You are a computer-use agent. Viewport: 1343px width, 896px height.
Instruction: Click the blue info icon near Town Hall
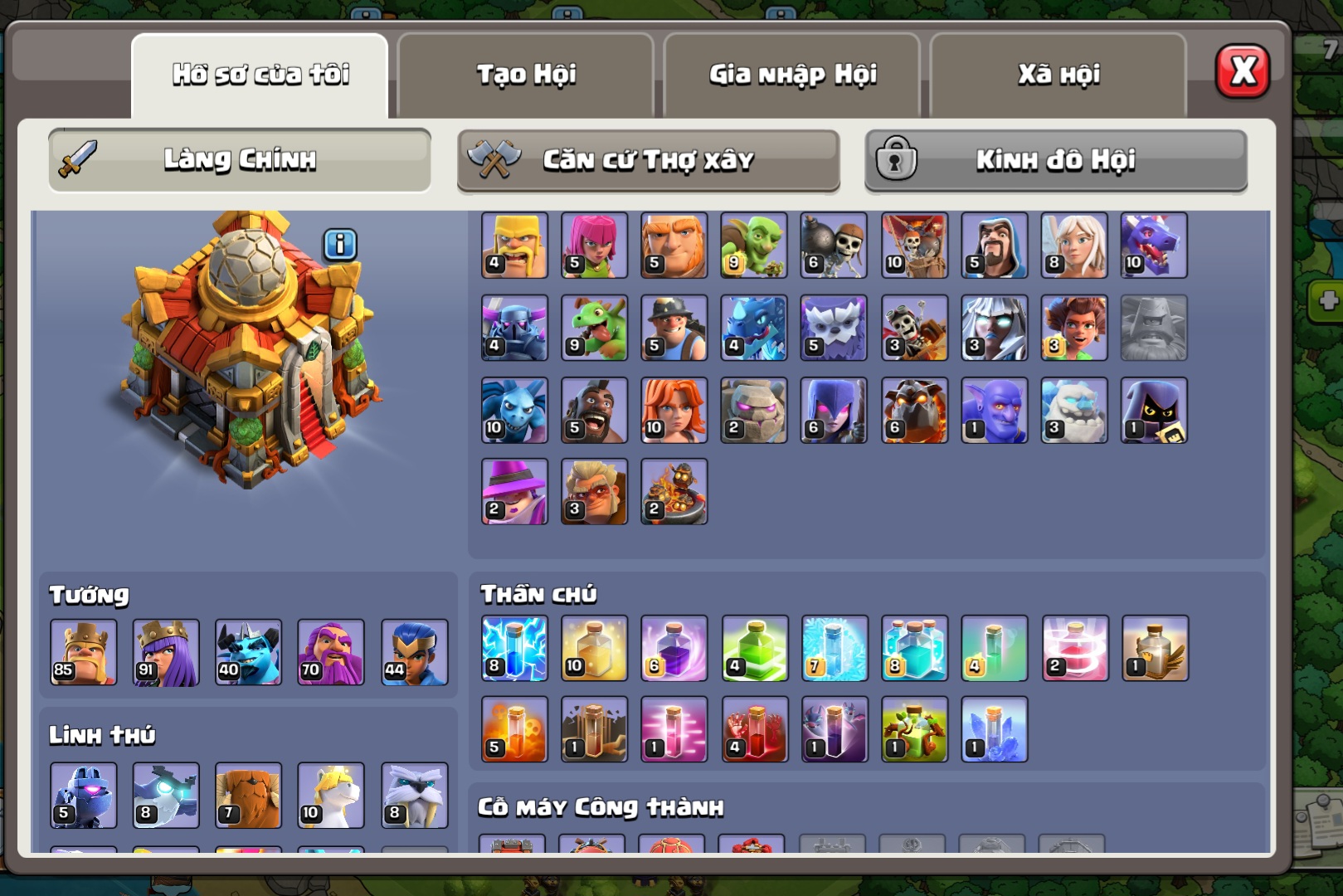coord(340,245)
